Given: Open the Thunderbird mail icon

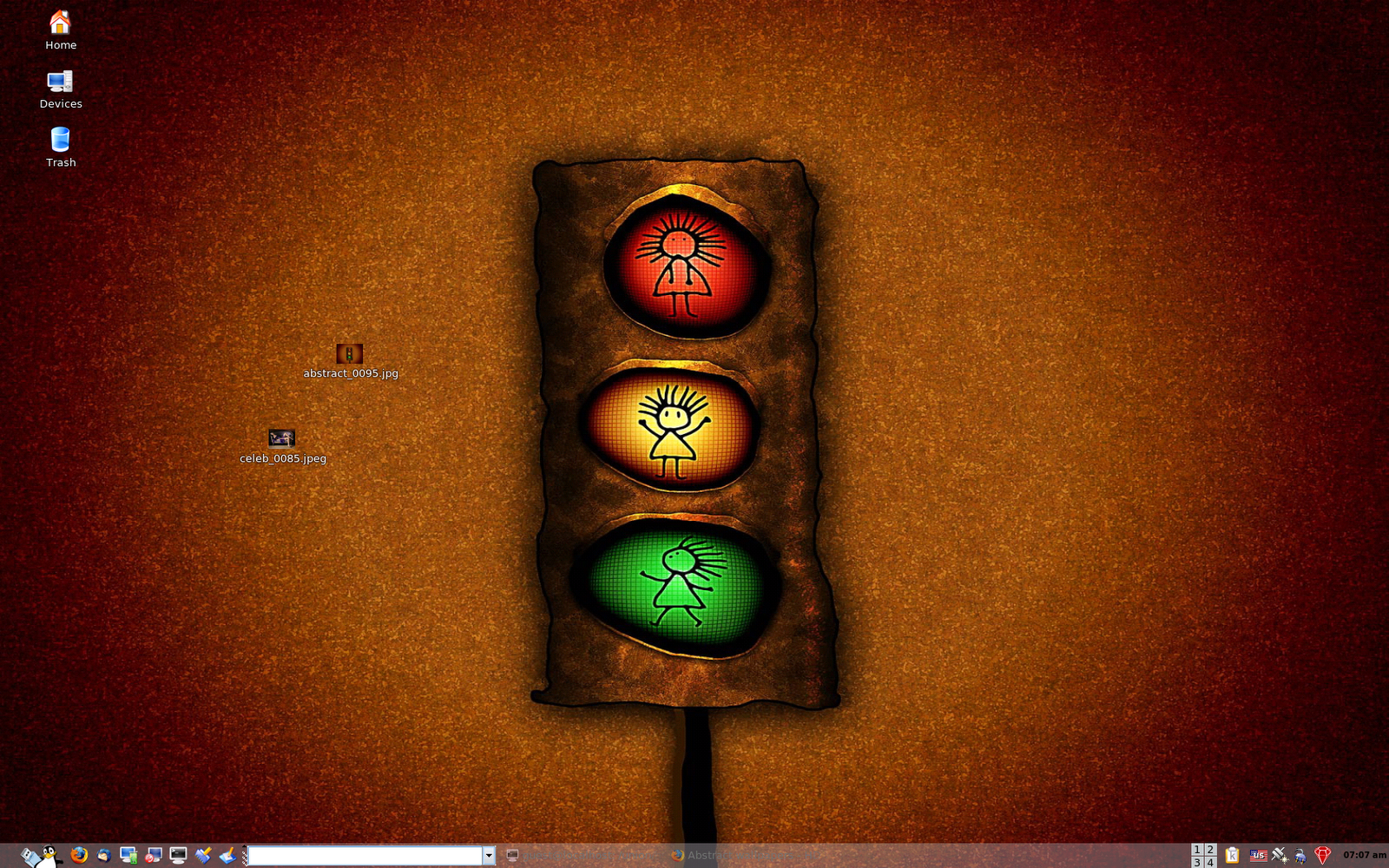Looking at the screenshot, I should 103,855.
